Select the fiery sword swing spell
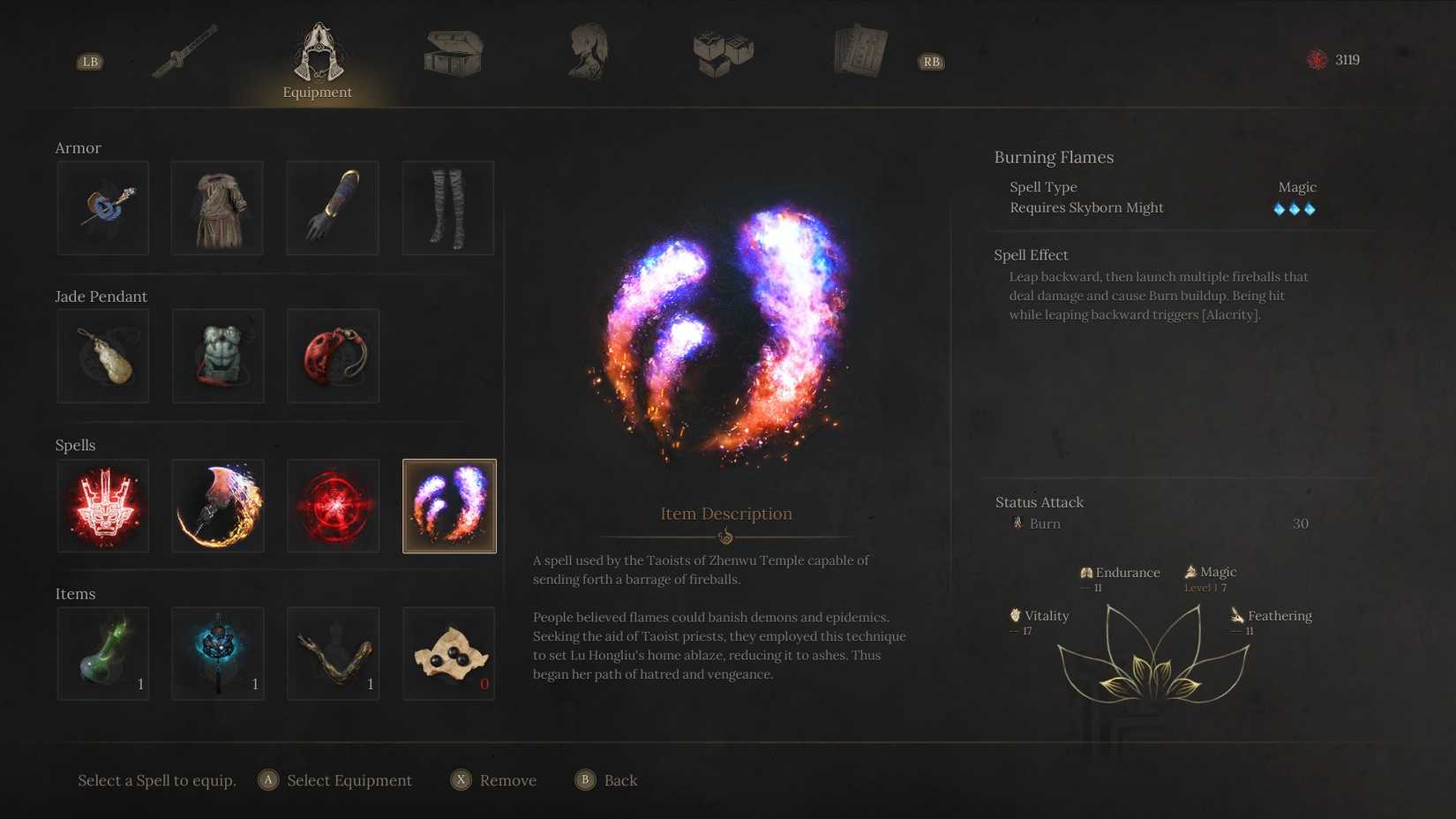Viewport: 1456px width, 819px height. pos(217,505)
